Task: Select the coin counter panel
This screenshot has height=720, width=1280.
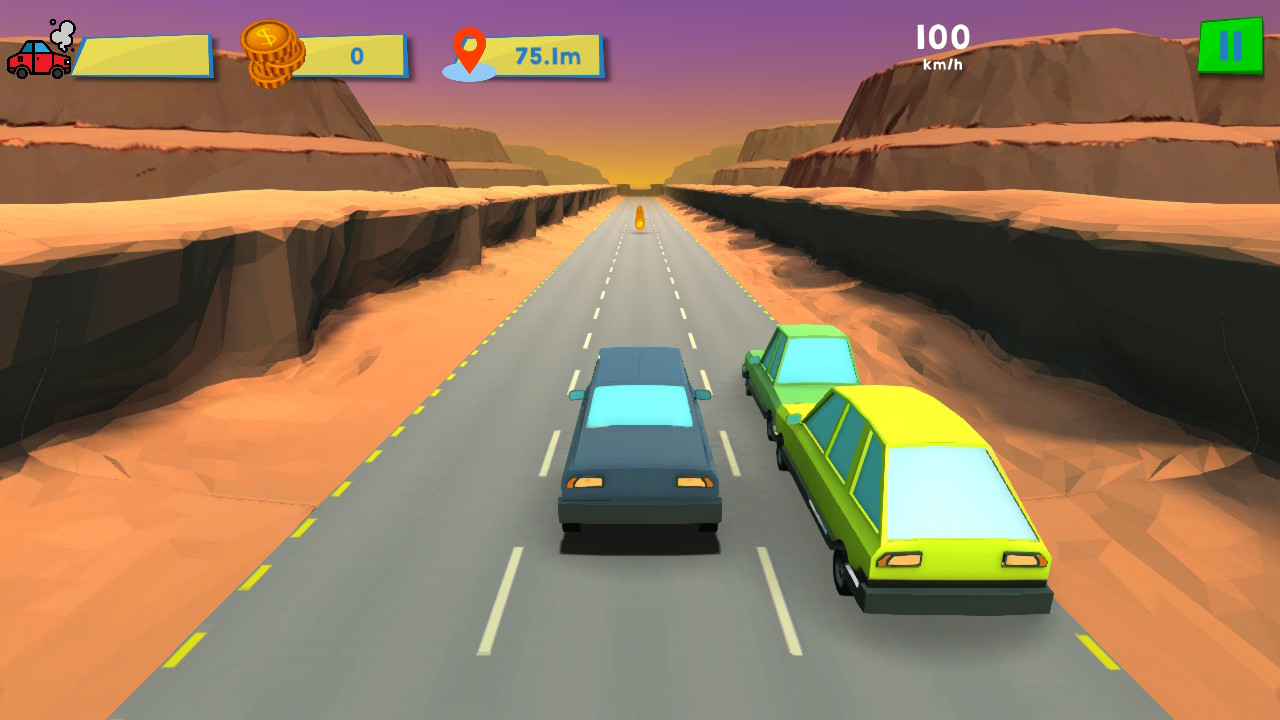Action: point(330,55)
